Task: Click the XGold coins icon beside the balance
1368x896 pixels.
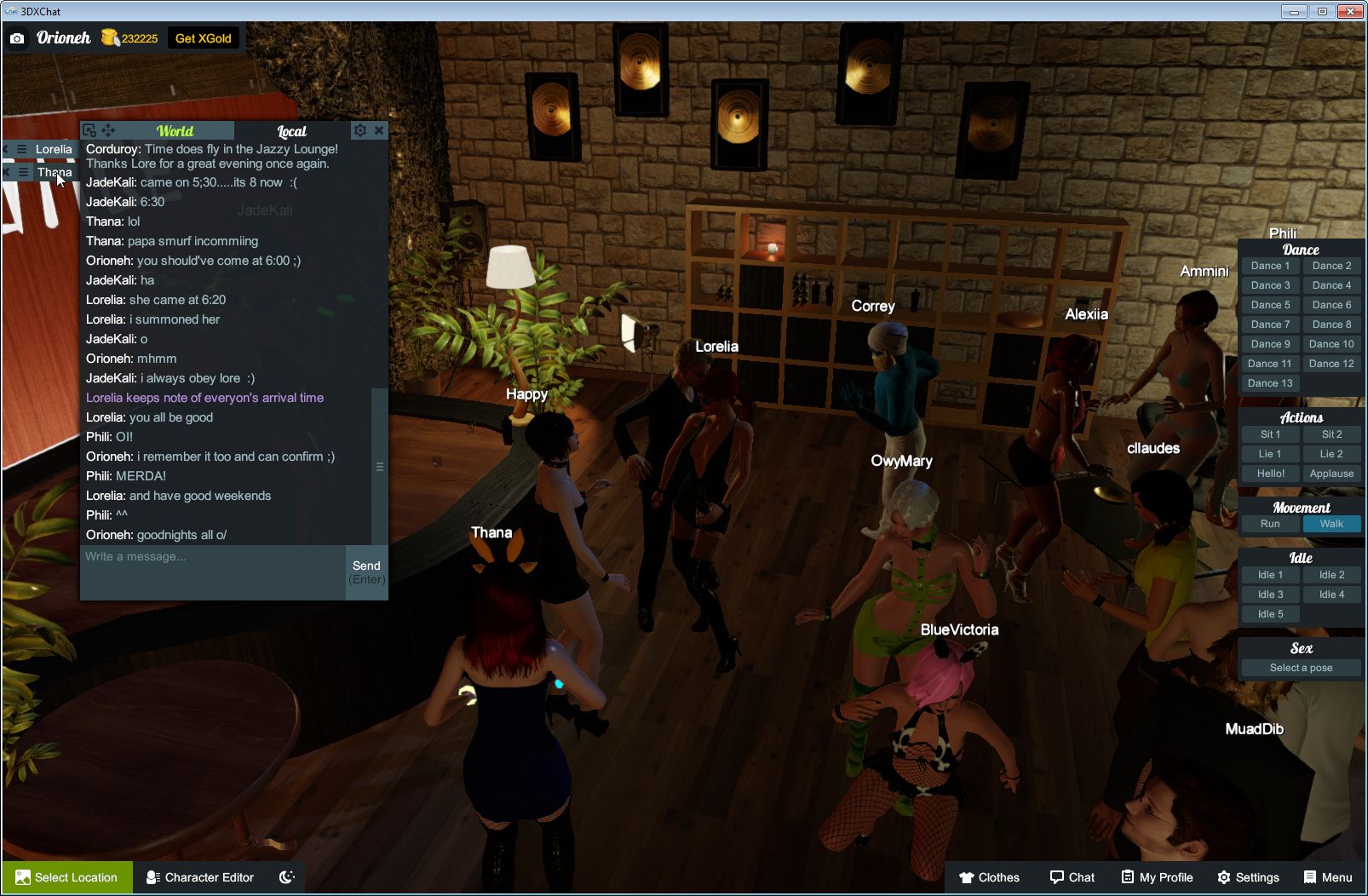Action: pos(112,37)
